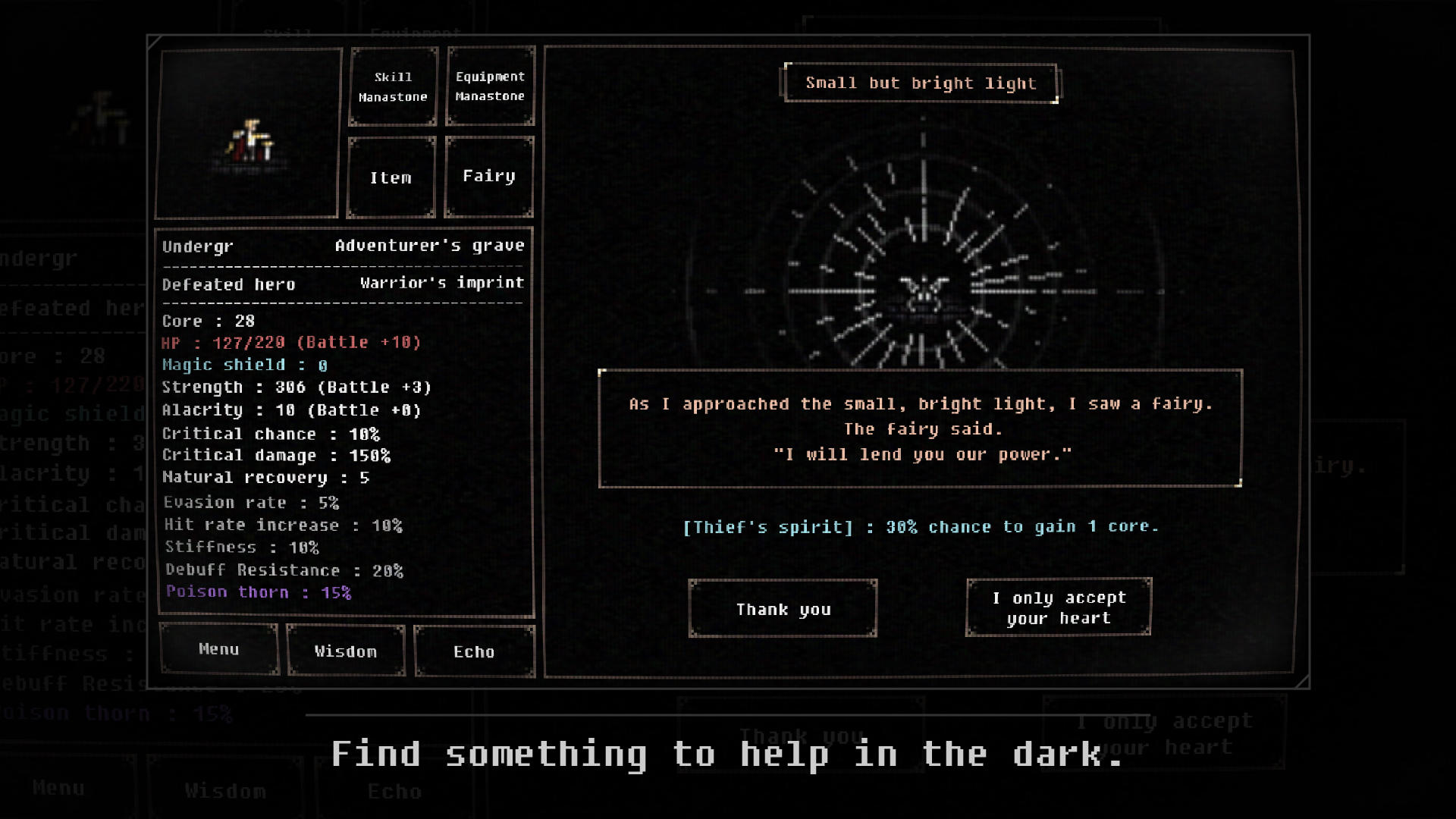Viewport: 1456px width, 819px height.
Task: Open the Wisdom screen
Action: point(346,651)
